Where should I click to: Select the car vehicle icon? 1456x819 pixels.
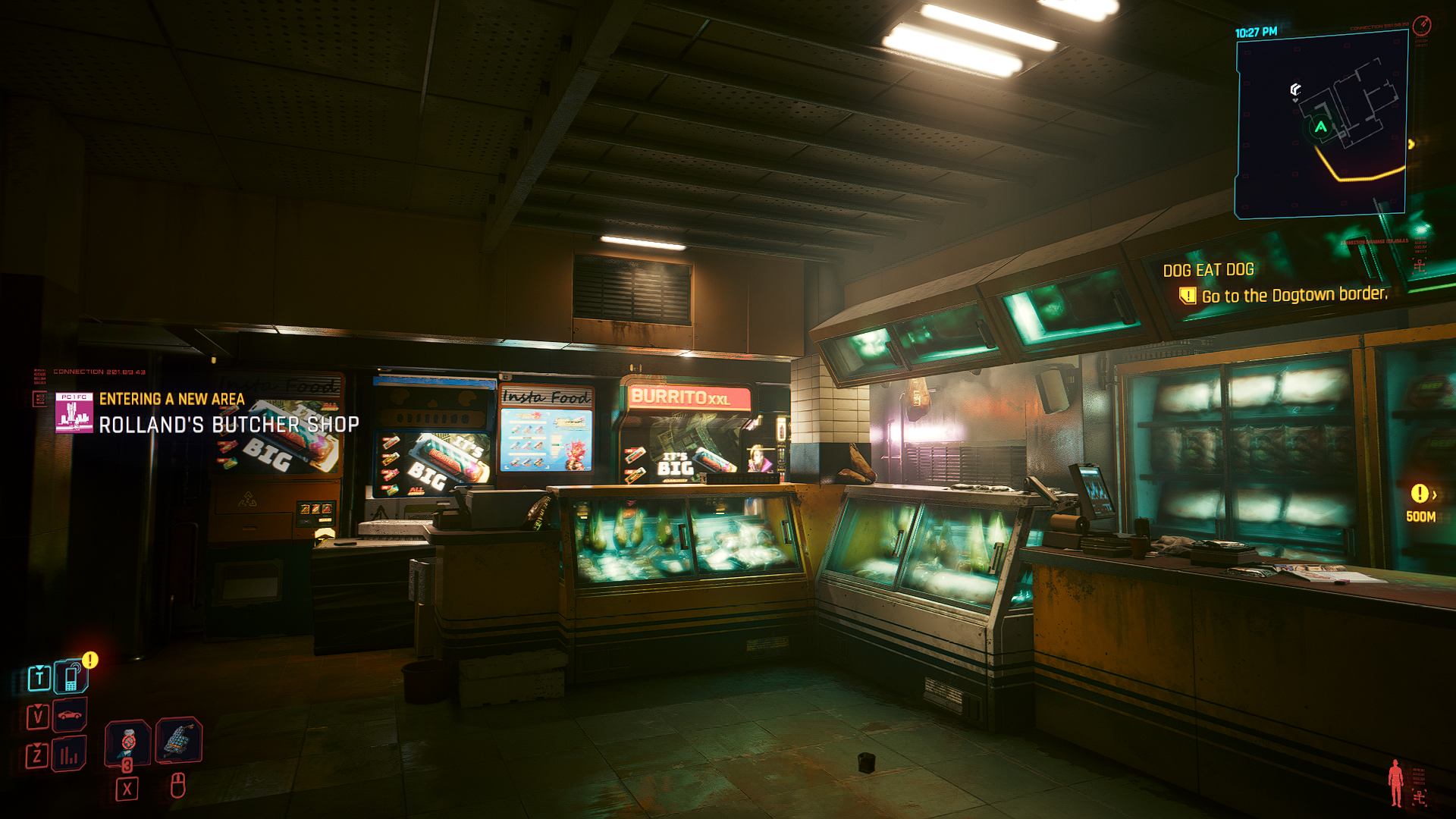70,715
